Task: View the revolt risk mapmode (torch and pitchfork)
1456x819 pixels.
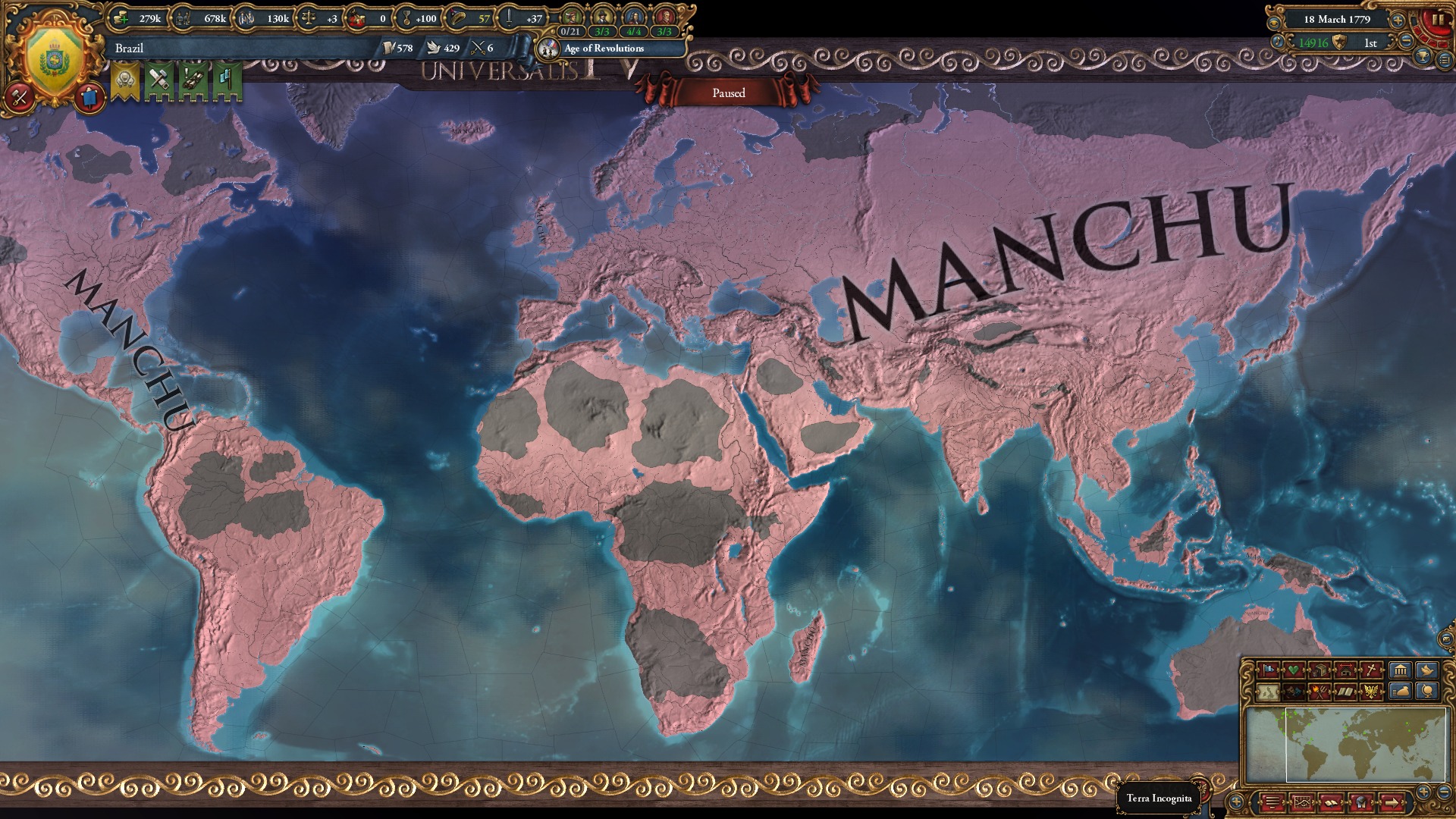Action: pos(1319,692)
